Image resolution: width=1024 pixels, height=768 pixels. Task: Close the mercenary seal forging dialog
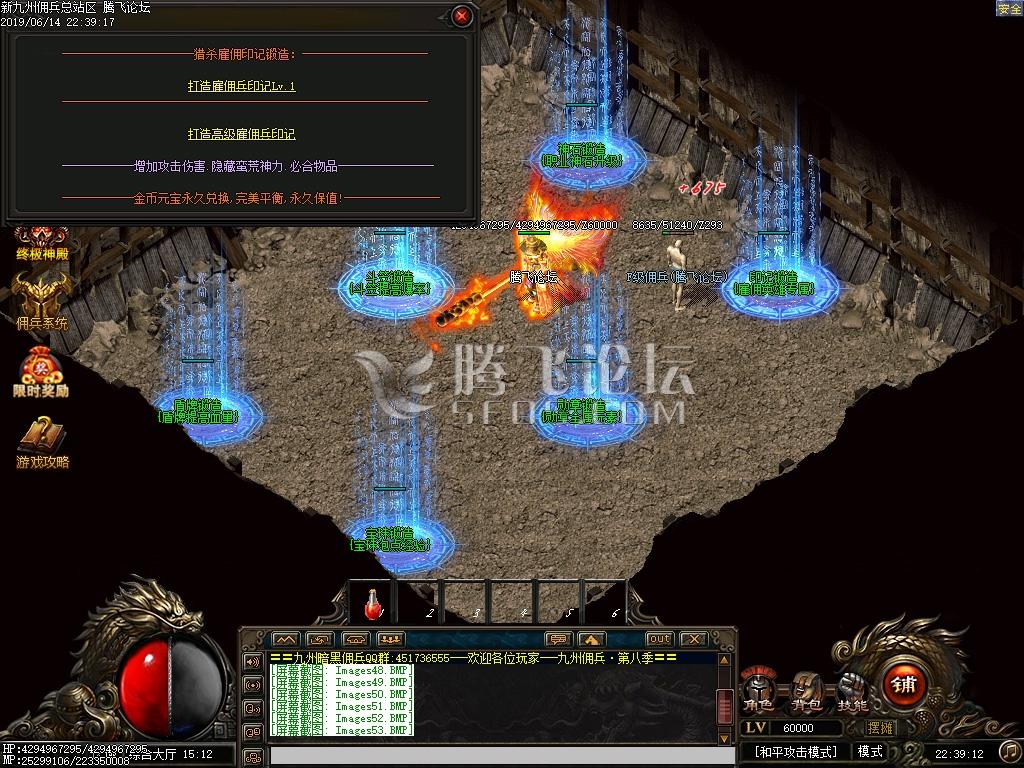pyautogui.click(x=461, y=16)
